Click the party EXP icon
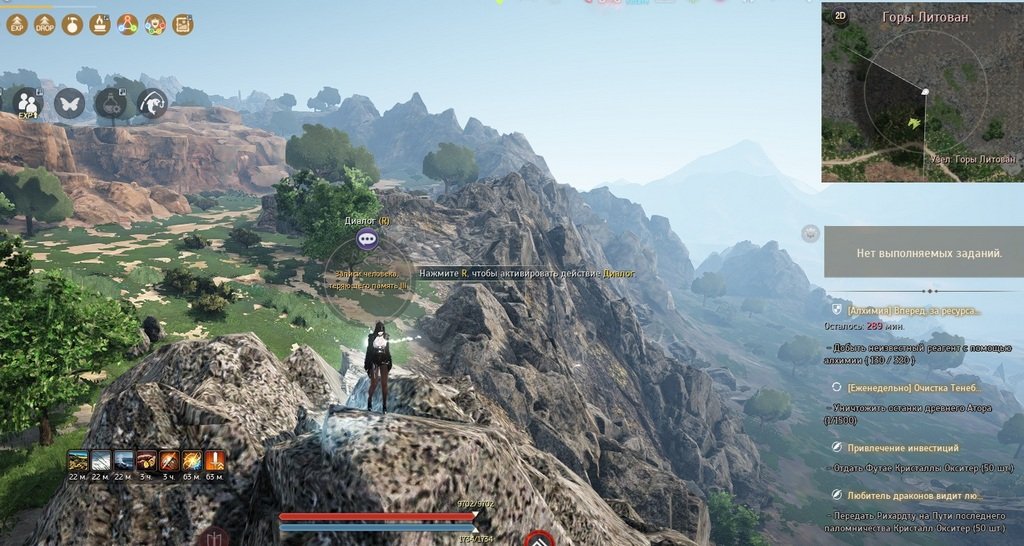 28,102
